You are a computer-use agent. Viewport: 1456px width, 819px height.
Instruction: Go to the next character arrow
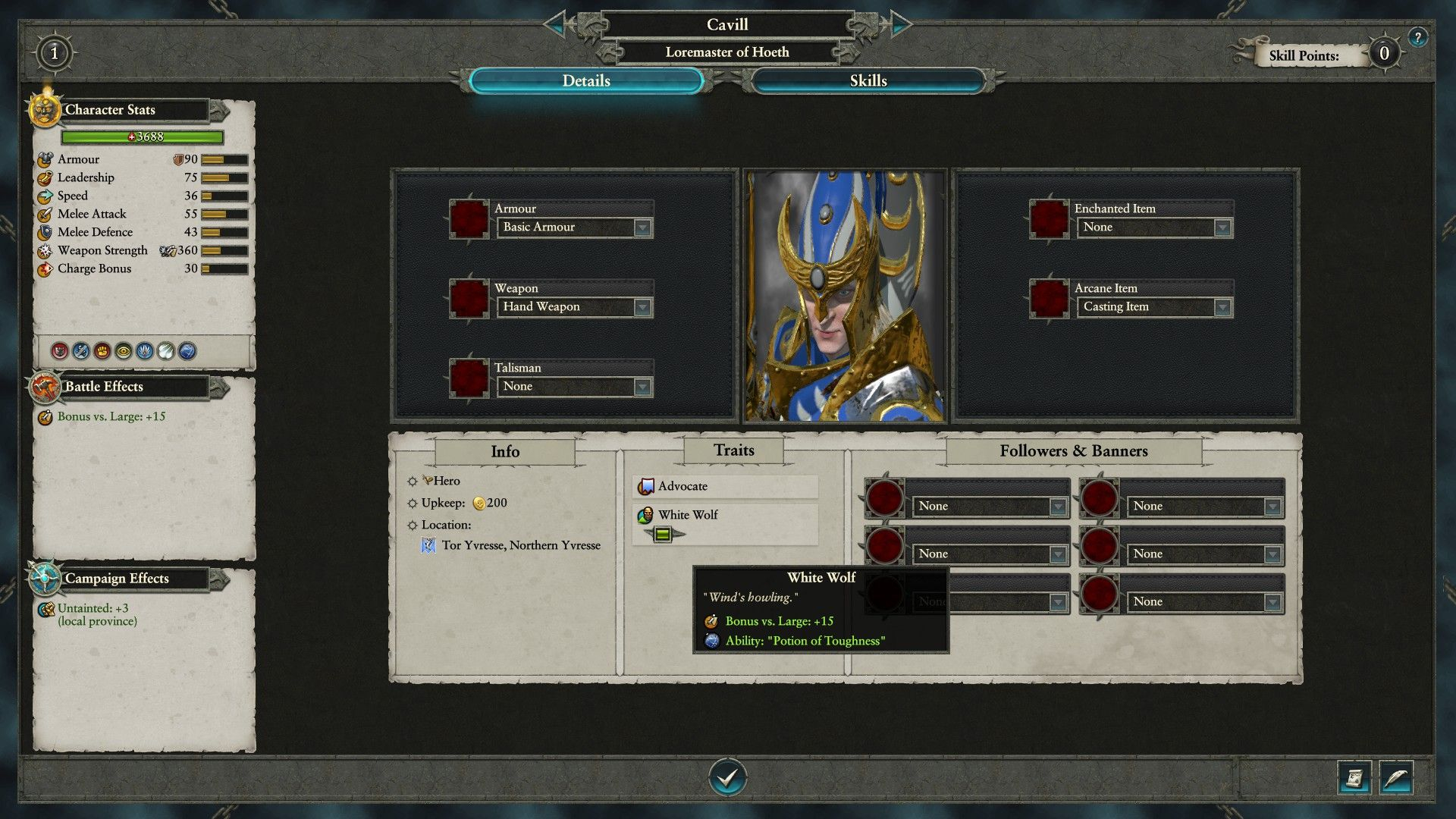coord(899,24)
